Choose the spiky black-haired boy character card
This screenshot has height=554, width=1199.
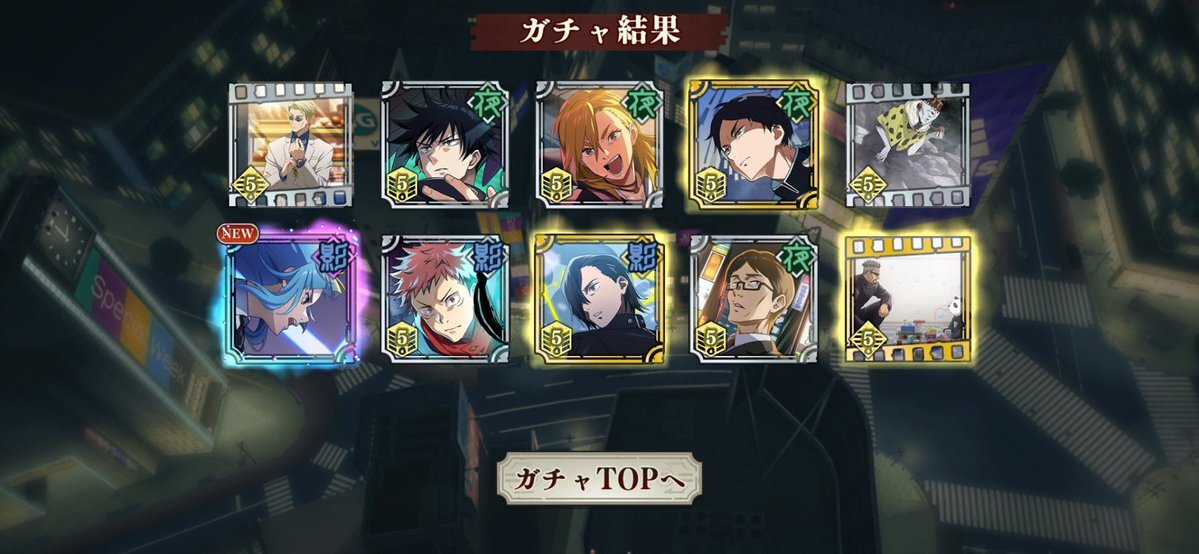pos(444,144)
